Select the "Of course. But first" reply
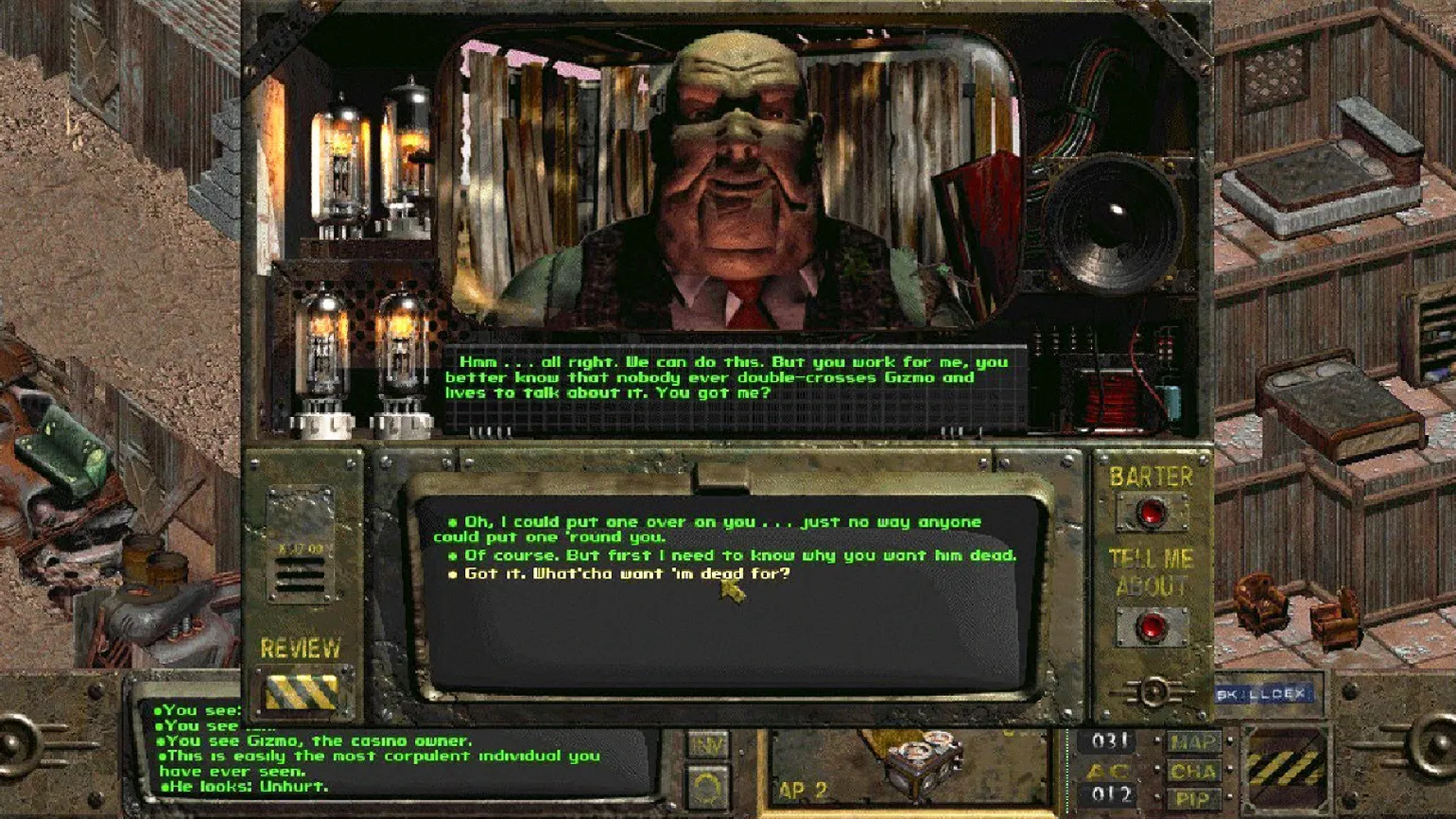Viewport: 1456px width, 819px height. (x=739, y=555)
